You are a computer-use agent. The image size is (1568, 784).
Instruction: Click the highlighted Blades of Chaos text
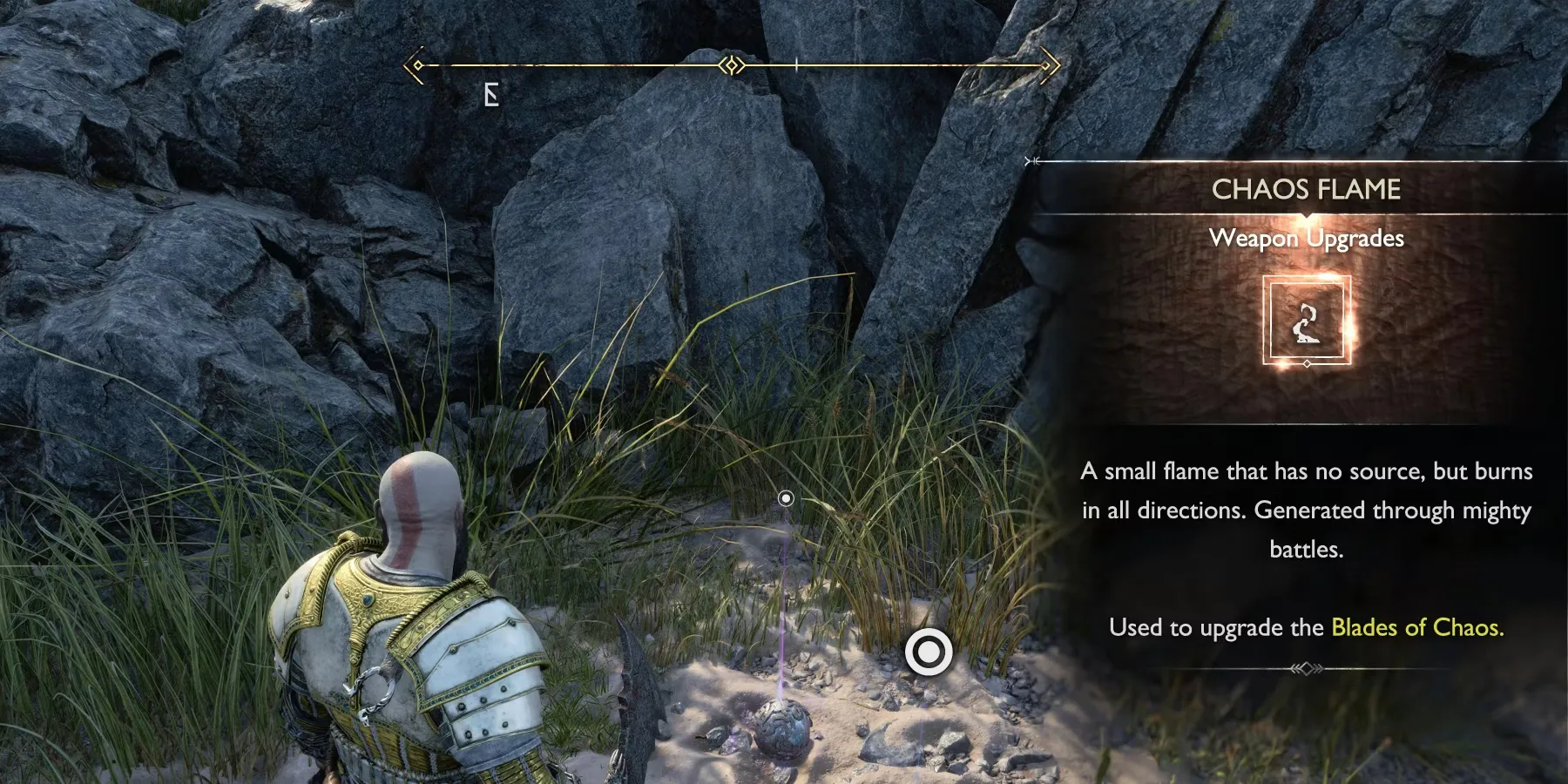click(1416, 627)
